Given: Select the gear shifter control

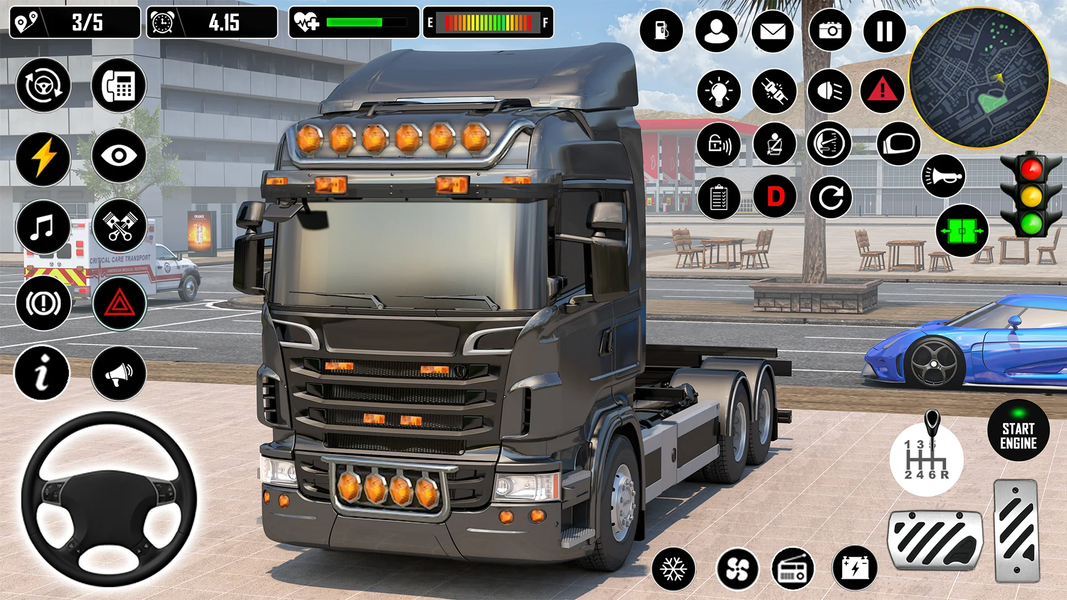Looking at the screenshot, I should coord(927,455).
